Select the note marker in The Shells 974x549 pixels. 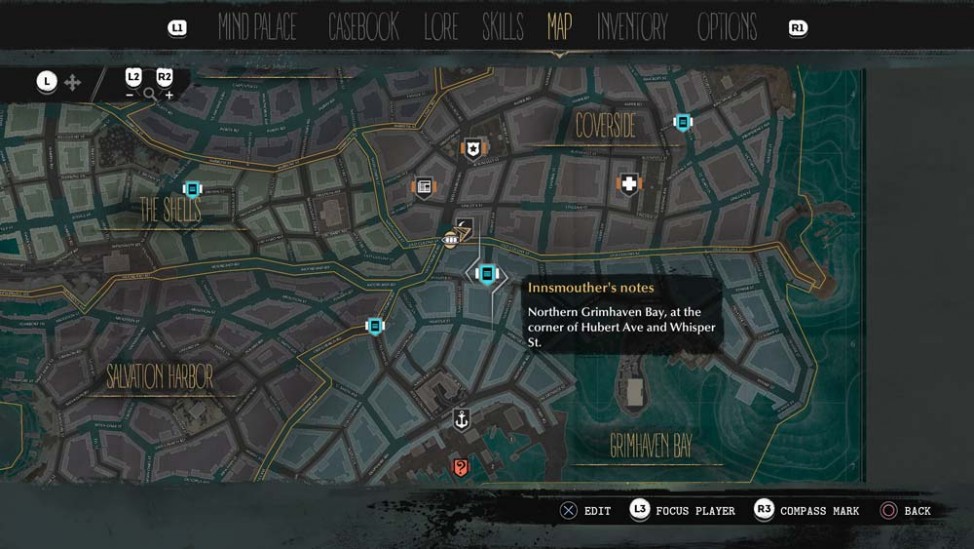coord(192,188)
